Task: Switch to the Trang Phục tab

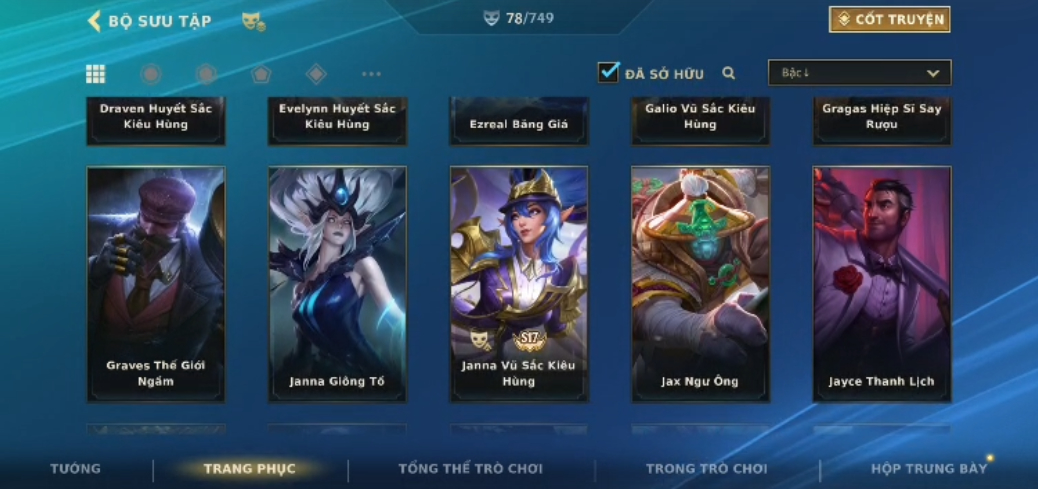Action: [x=249, y=469]
